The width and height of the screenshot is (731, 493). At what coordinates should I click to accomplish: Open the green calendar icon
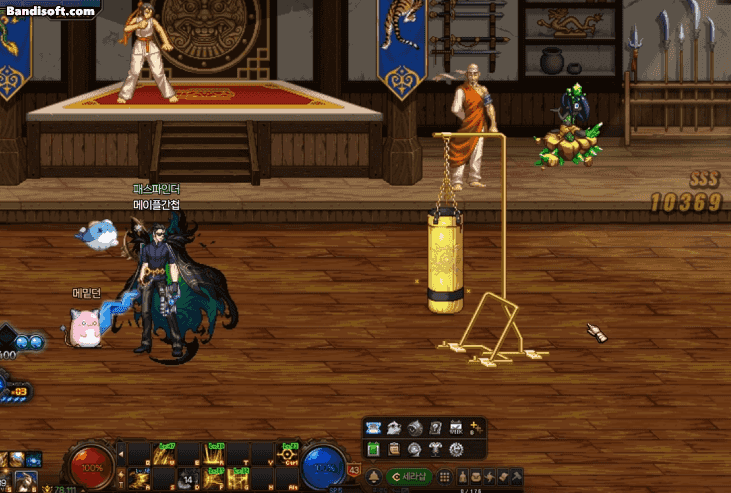coord(374,449)
